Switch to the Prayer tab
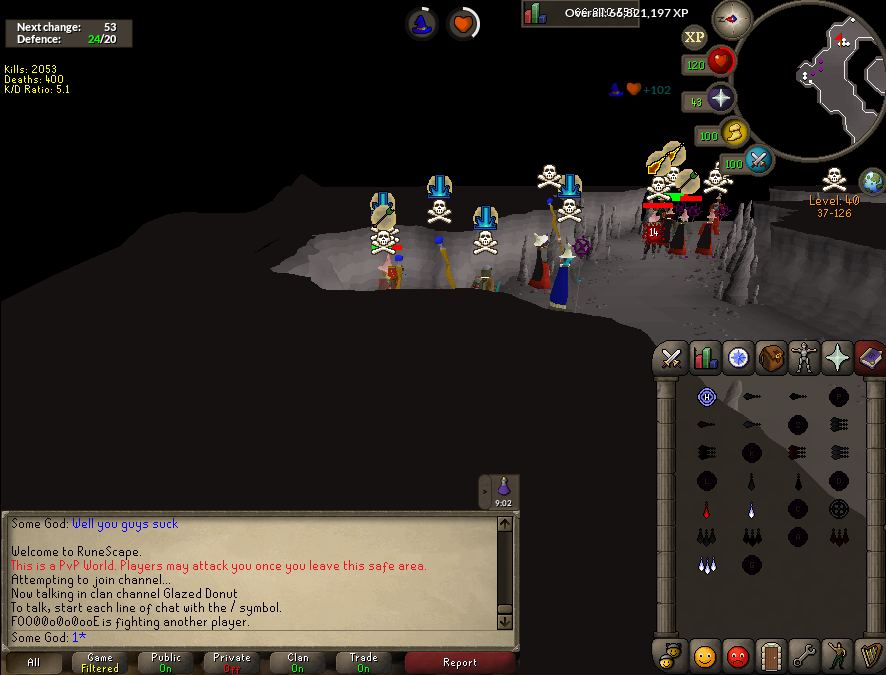Image resolution: width=886 pixels, height=675 pixels. pos(836,357)
